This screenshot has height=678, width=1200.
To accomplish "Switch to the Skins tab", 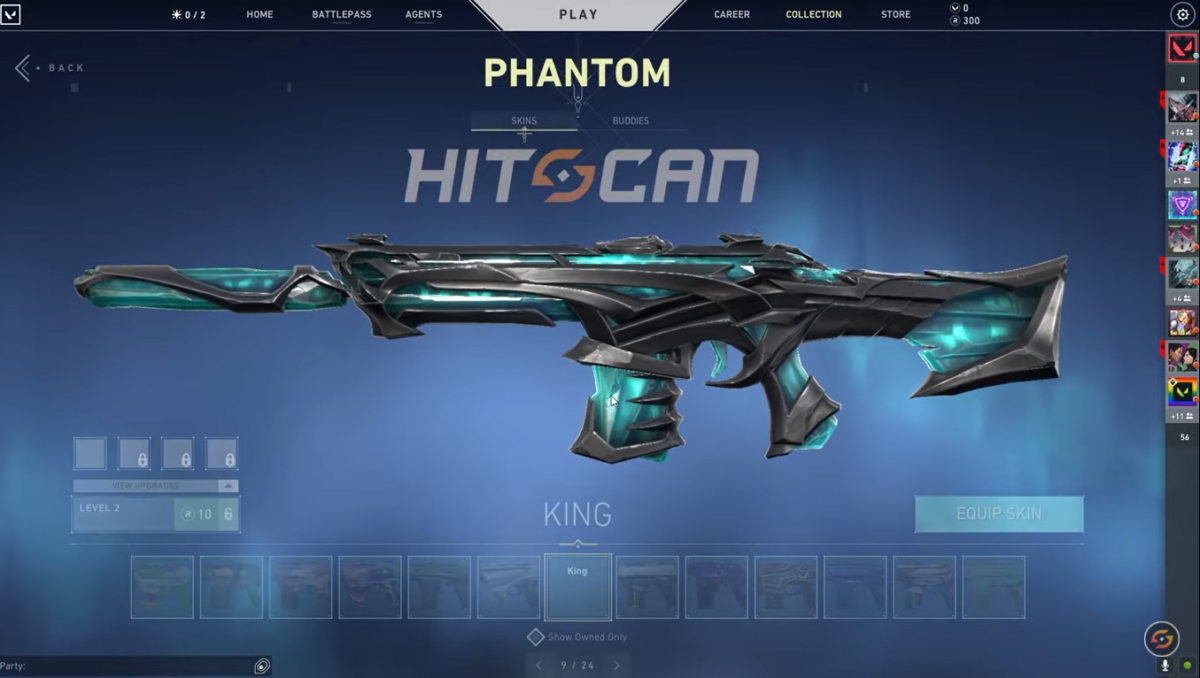I will (524, 121).
